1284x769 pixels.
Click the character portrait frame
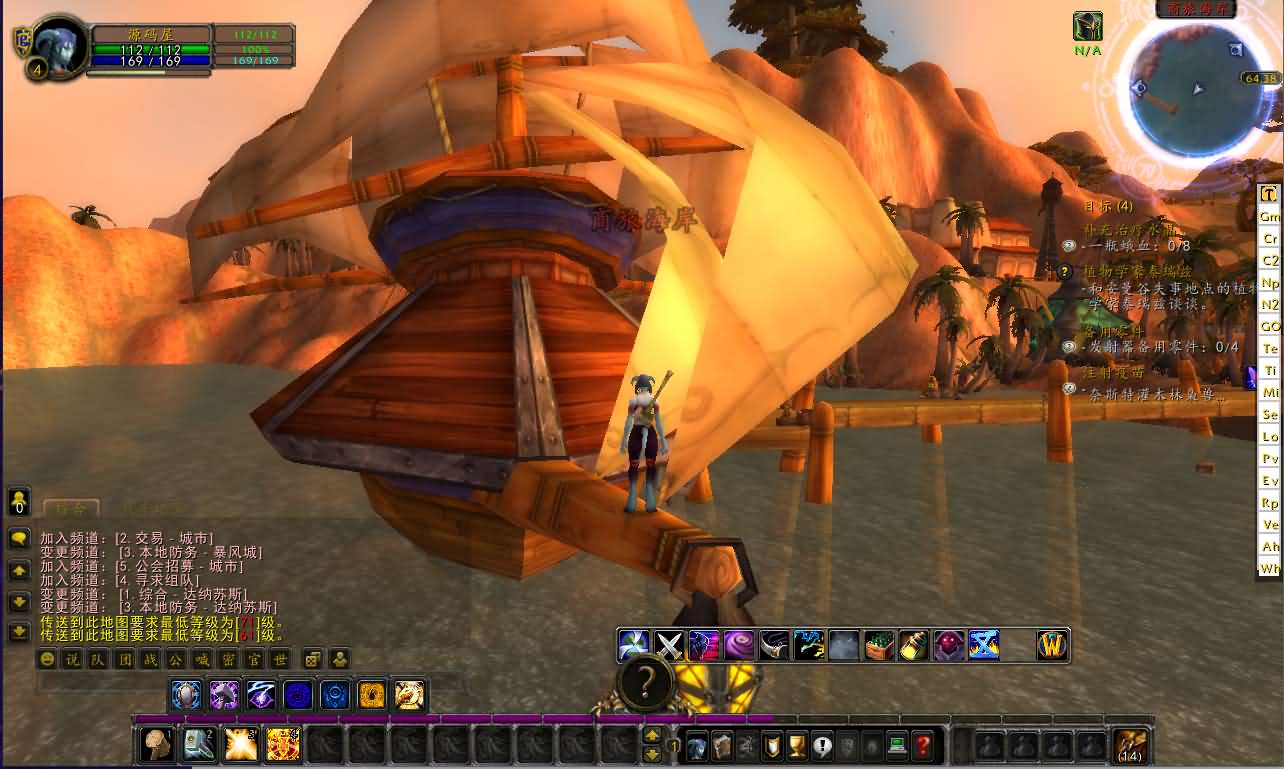click(58, 46)
